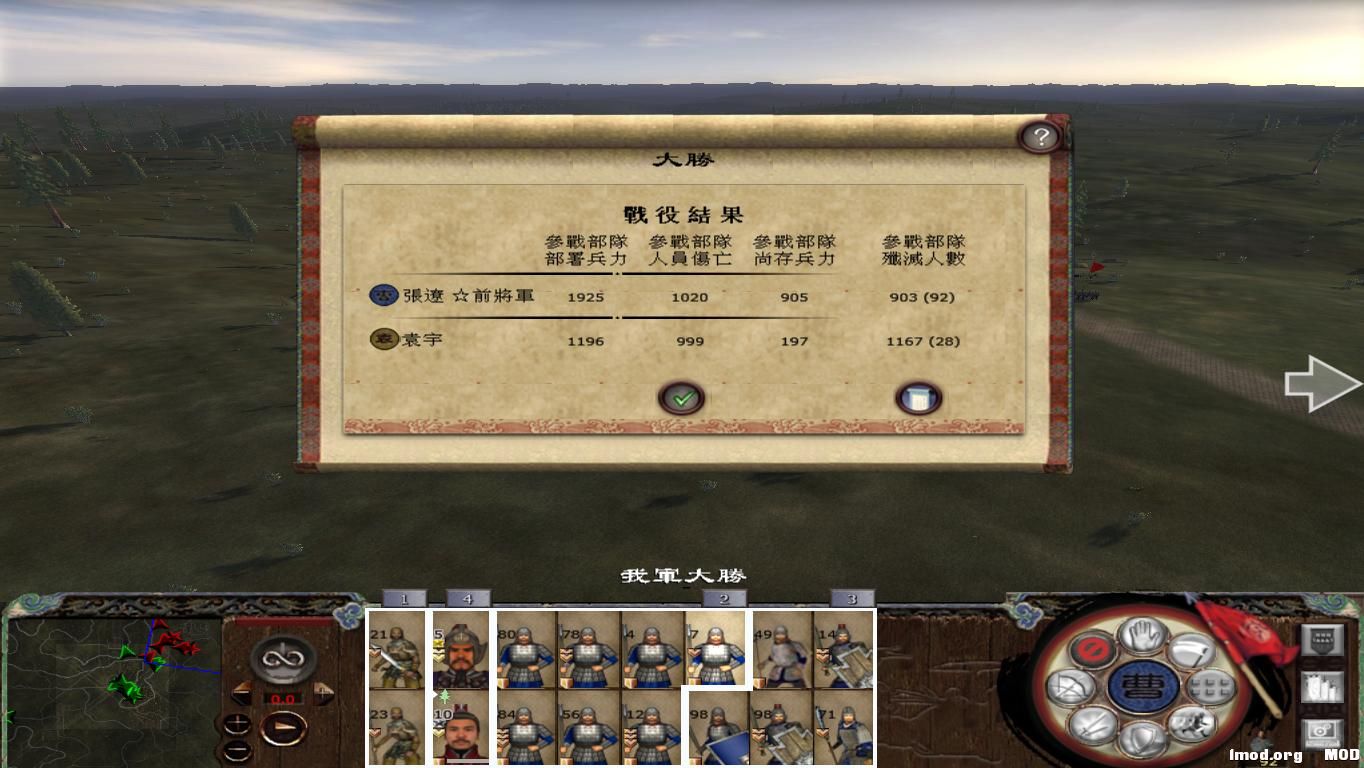
Task: Pause the battle with the infinity button
Action: click(281, 658)
